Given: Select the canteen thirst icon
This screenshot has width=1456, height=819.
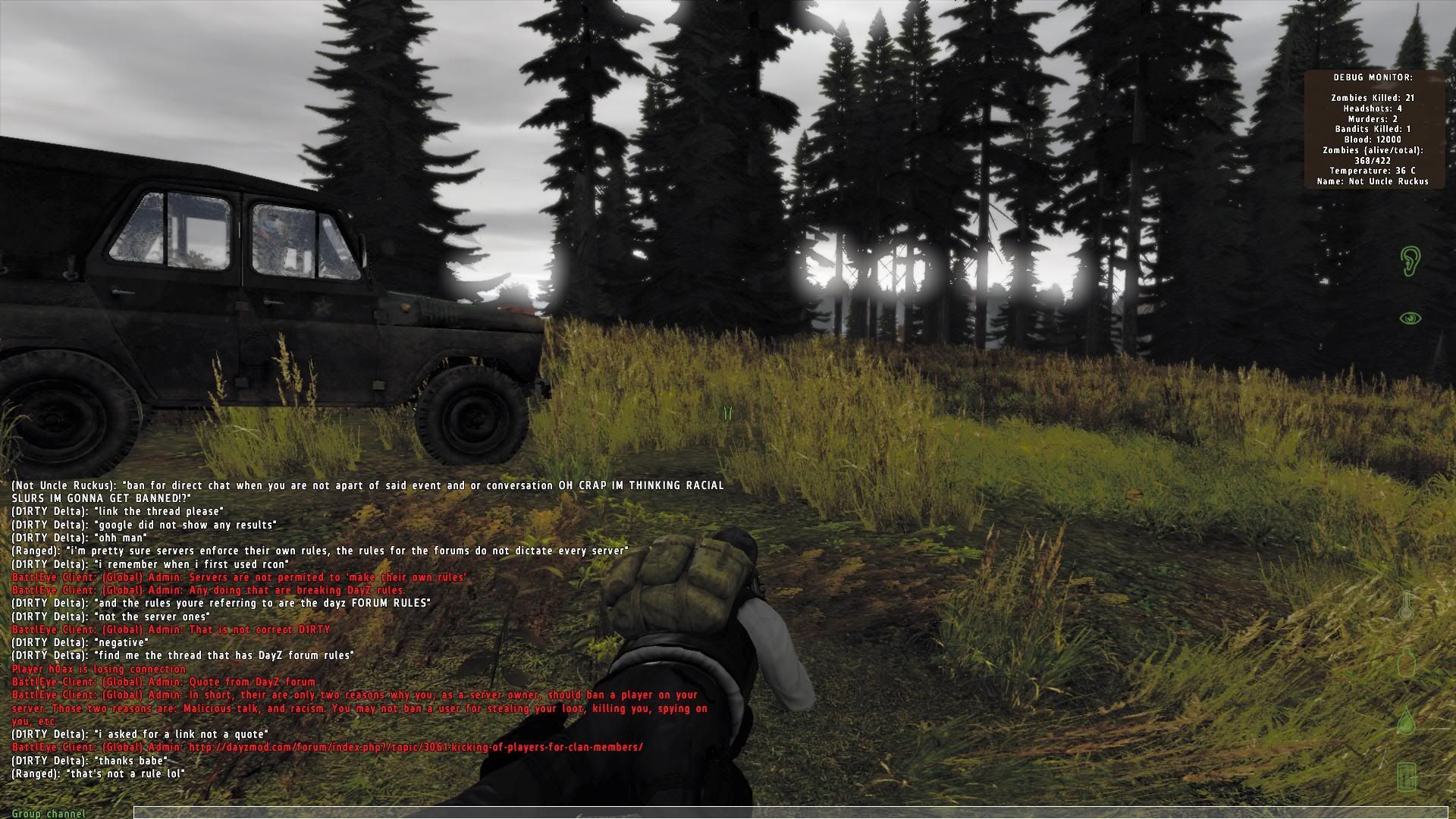Looking at the screenshot, I should click(x=1407, y=665).
